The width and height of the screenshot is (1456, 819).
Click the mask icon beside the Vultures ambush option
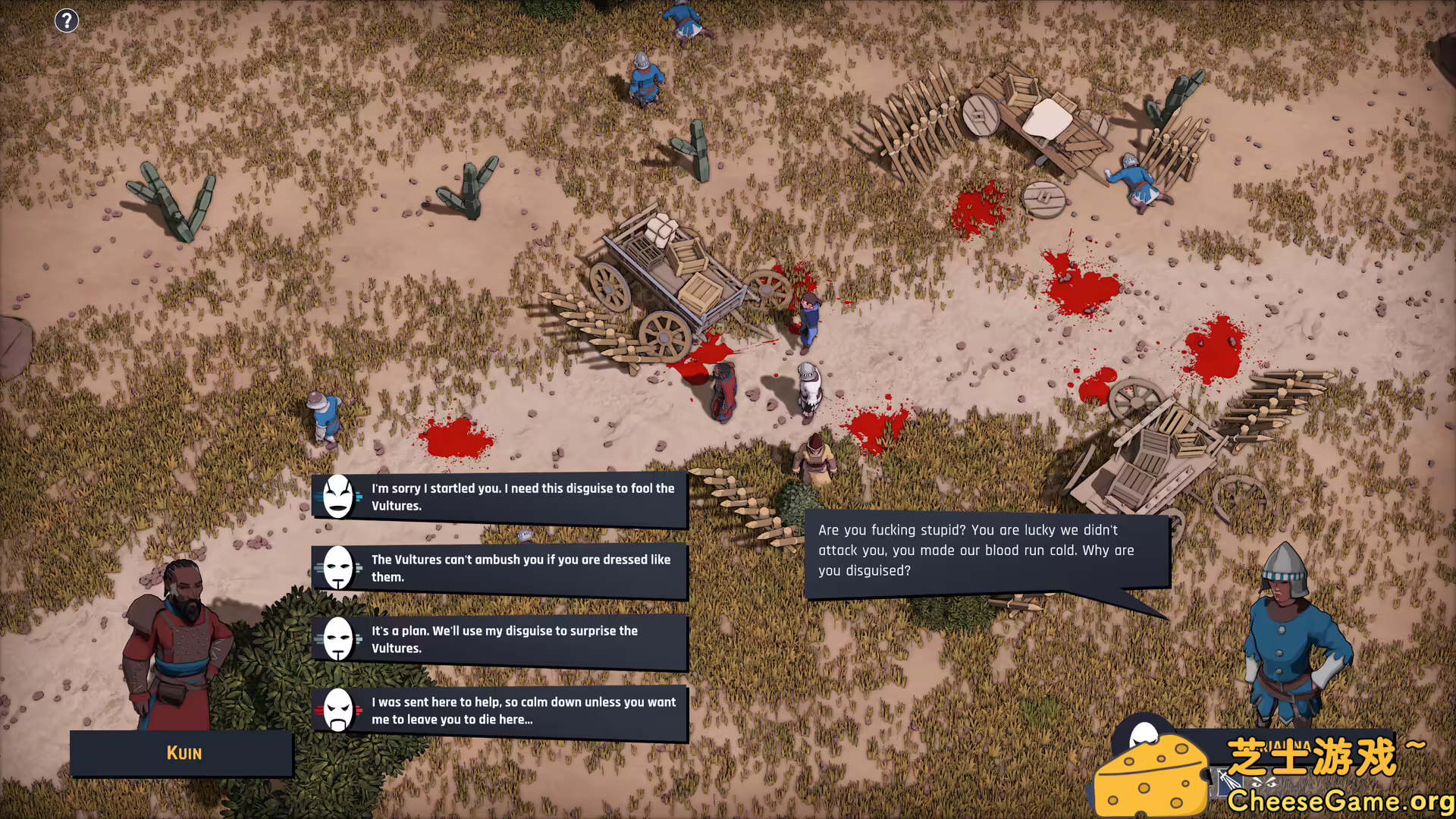pos(338,568)
